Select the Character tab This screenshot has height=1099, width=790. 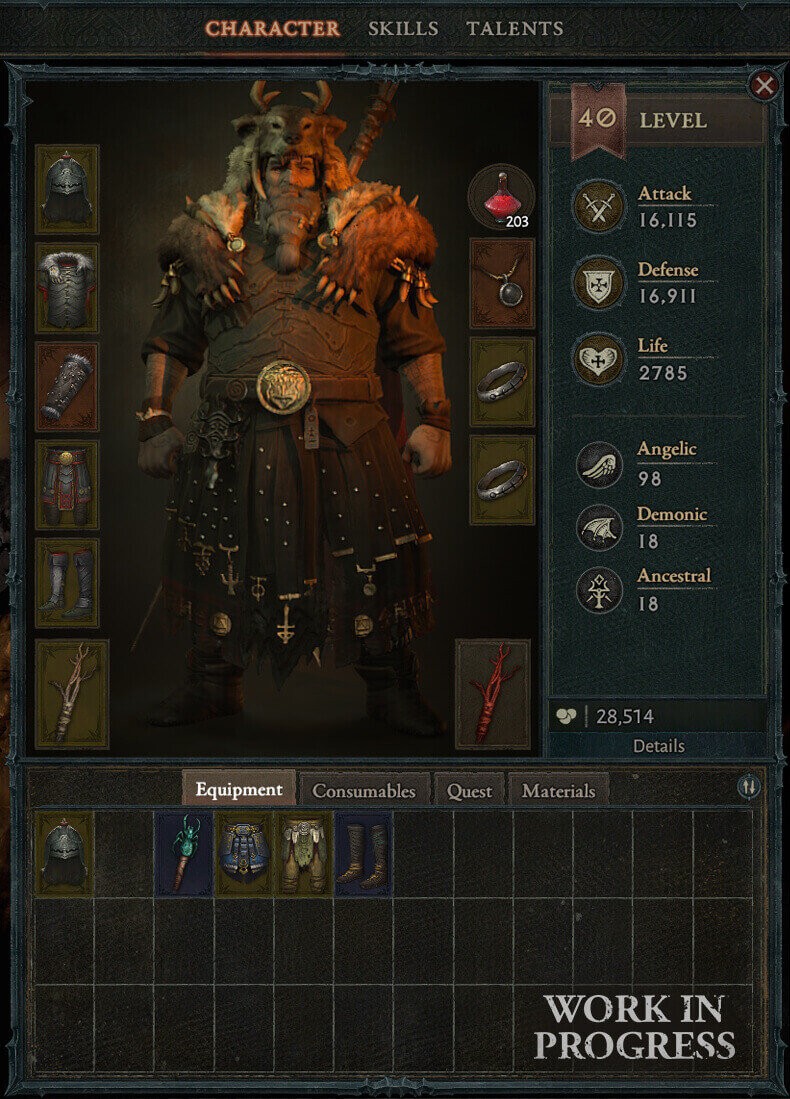click(x=273, y=28)
